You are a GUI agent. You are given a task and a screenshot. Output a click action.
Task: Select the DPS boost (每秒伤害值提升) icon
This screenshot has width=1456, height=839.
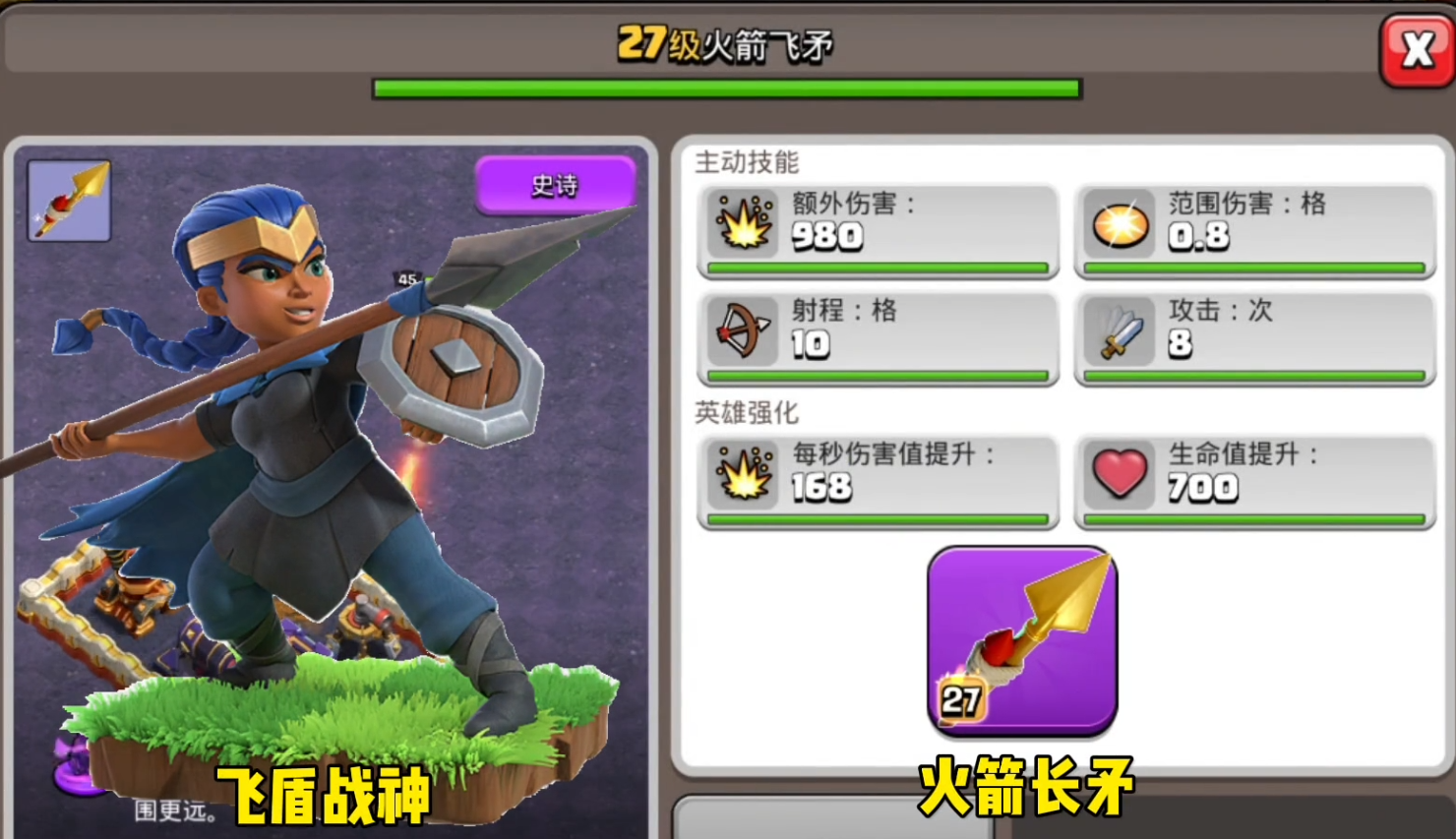[x=745, y=477]
